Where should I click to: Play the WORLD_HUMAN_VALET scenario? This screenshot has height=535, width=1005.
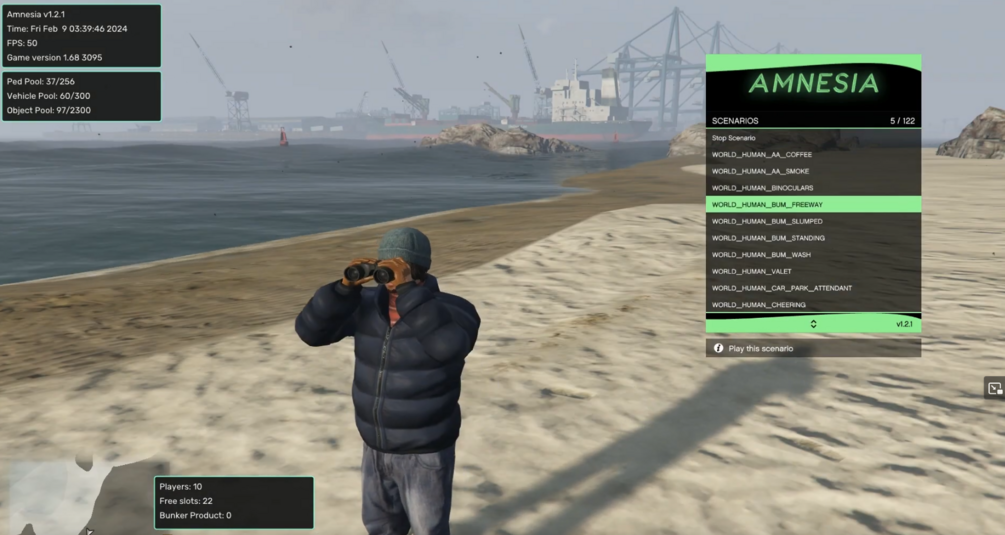[812, 271]
